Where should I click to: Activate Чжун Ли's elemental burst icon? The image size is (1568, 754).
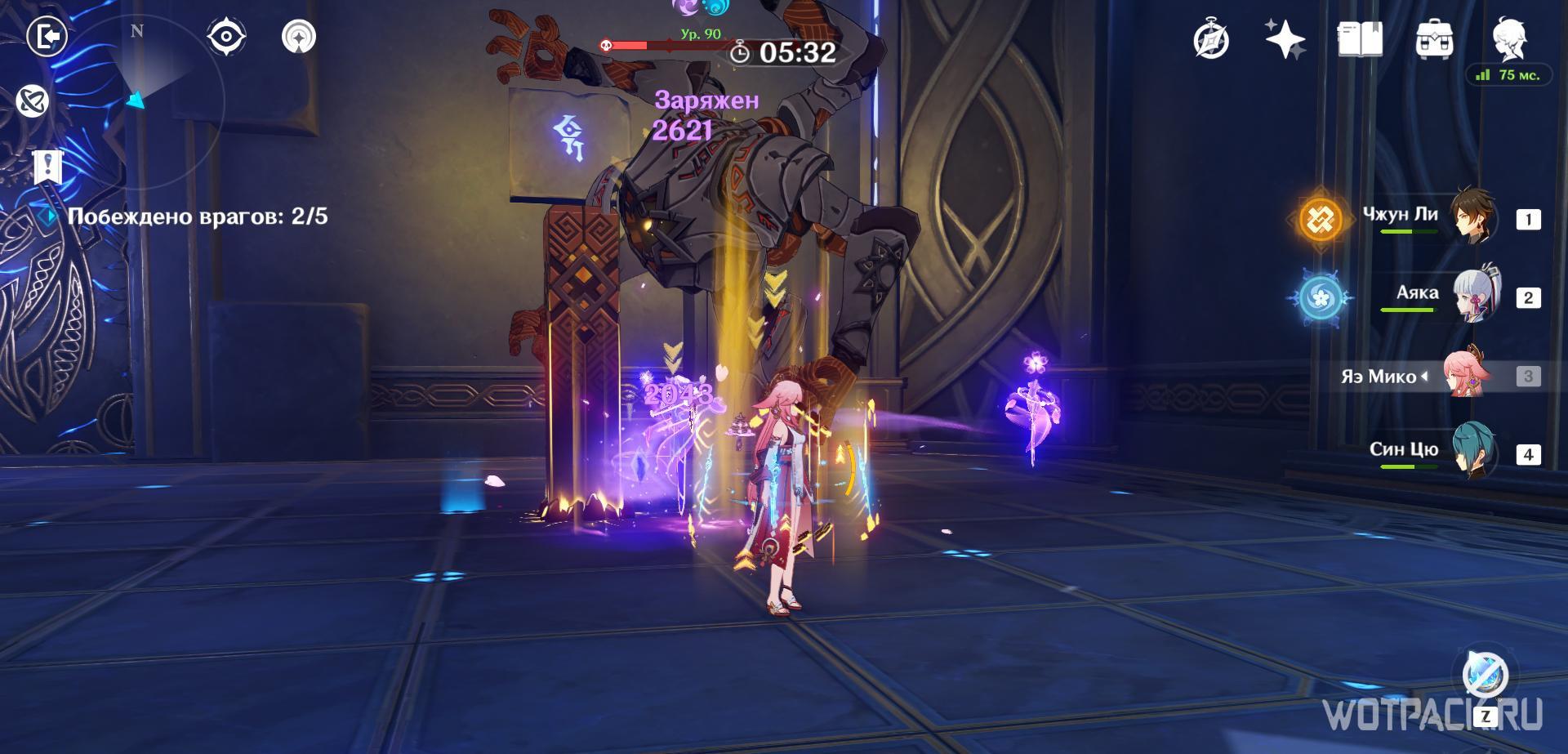(1321, 219)
